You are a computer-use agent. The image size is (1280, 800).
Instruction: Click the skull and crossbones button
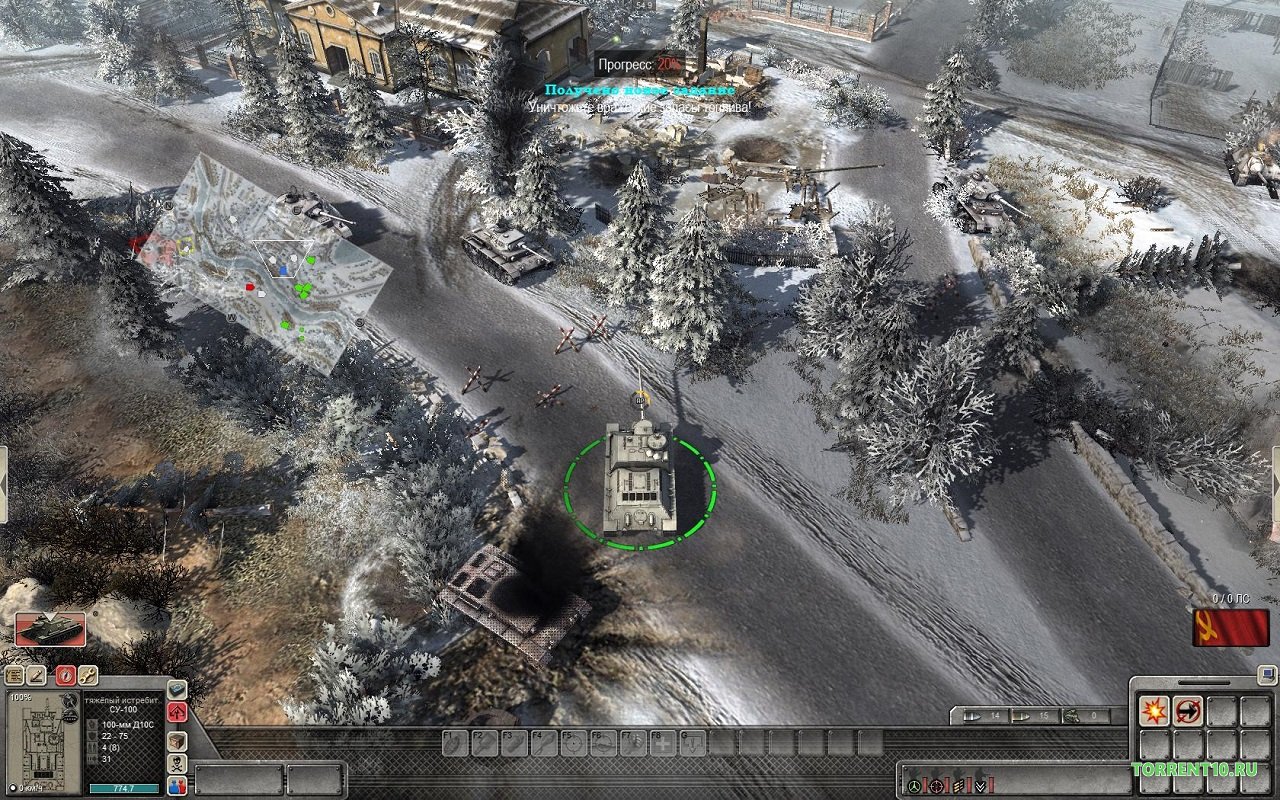177,764
